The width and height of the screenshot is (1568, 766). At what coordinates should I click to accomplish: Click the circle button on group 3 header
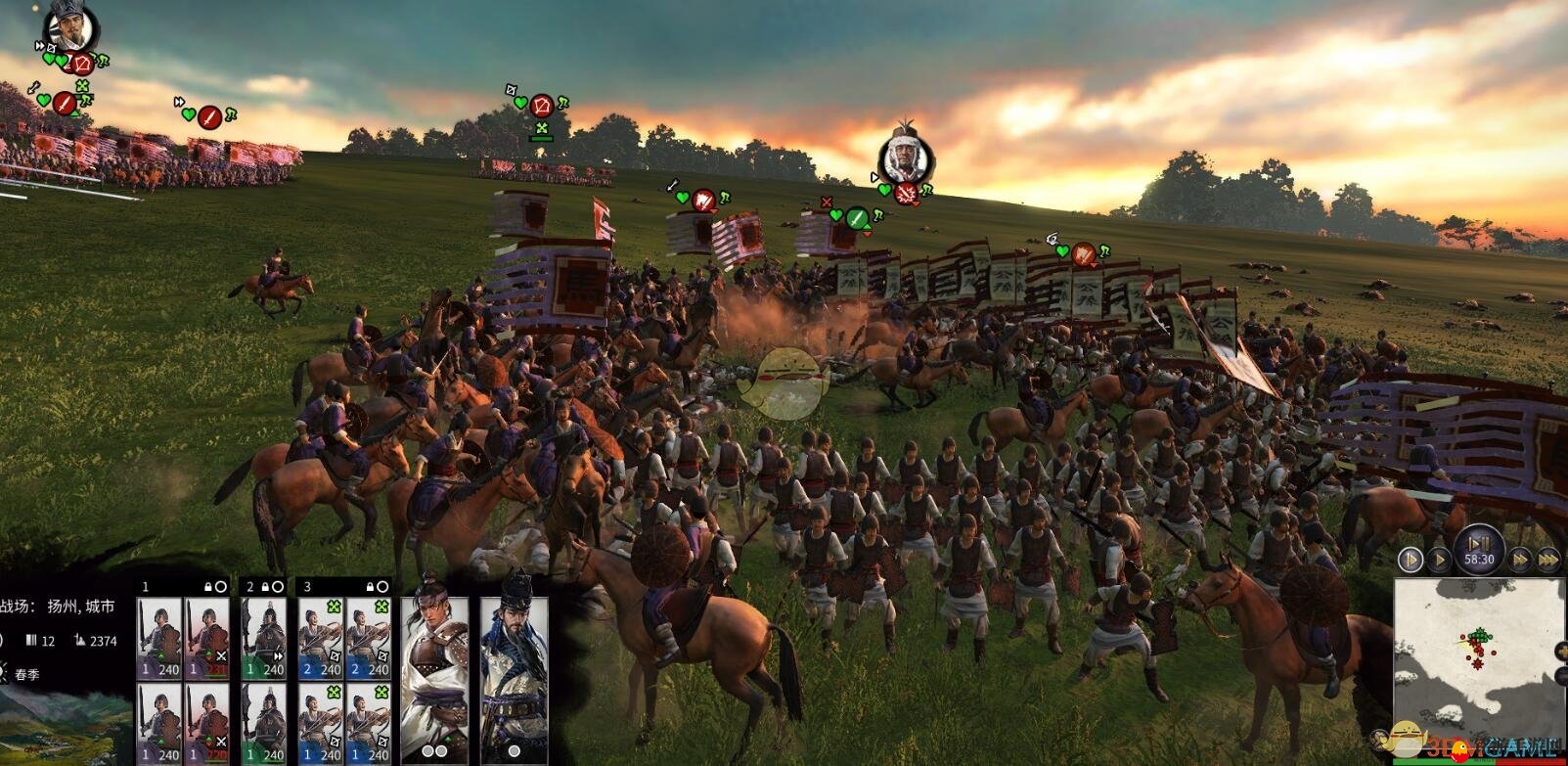click(x=383, y=587)
